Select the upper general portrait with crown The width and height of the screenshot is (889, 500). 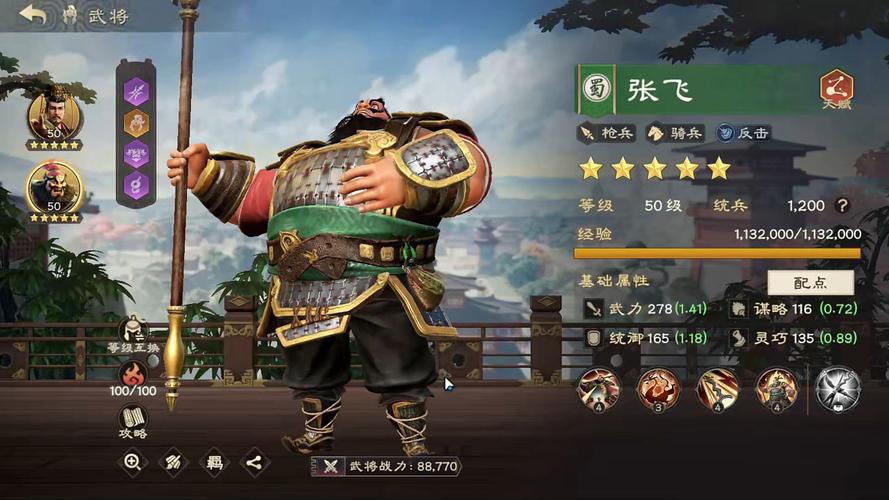pyautogui.click(x=55, y=116)
